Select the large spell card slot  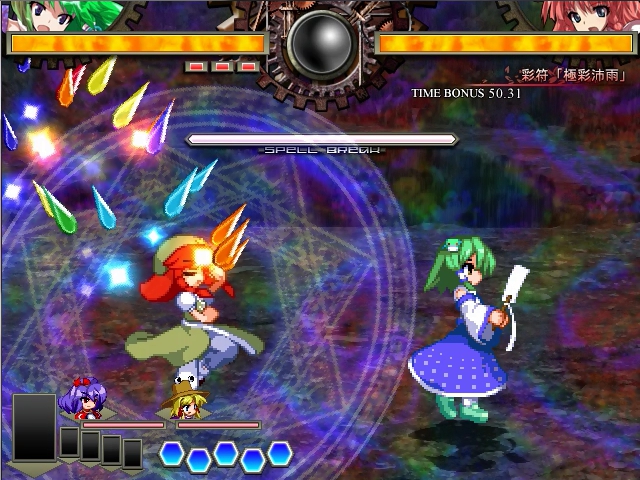(x=35, y=427)
